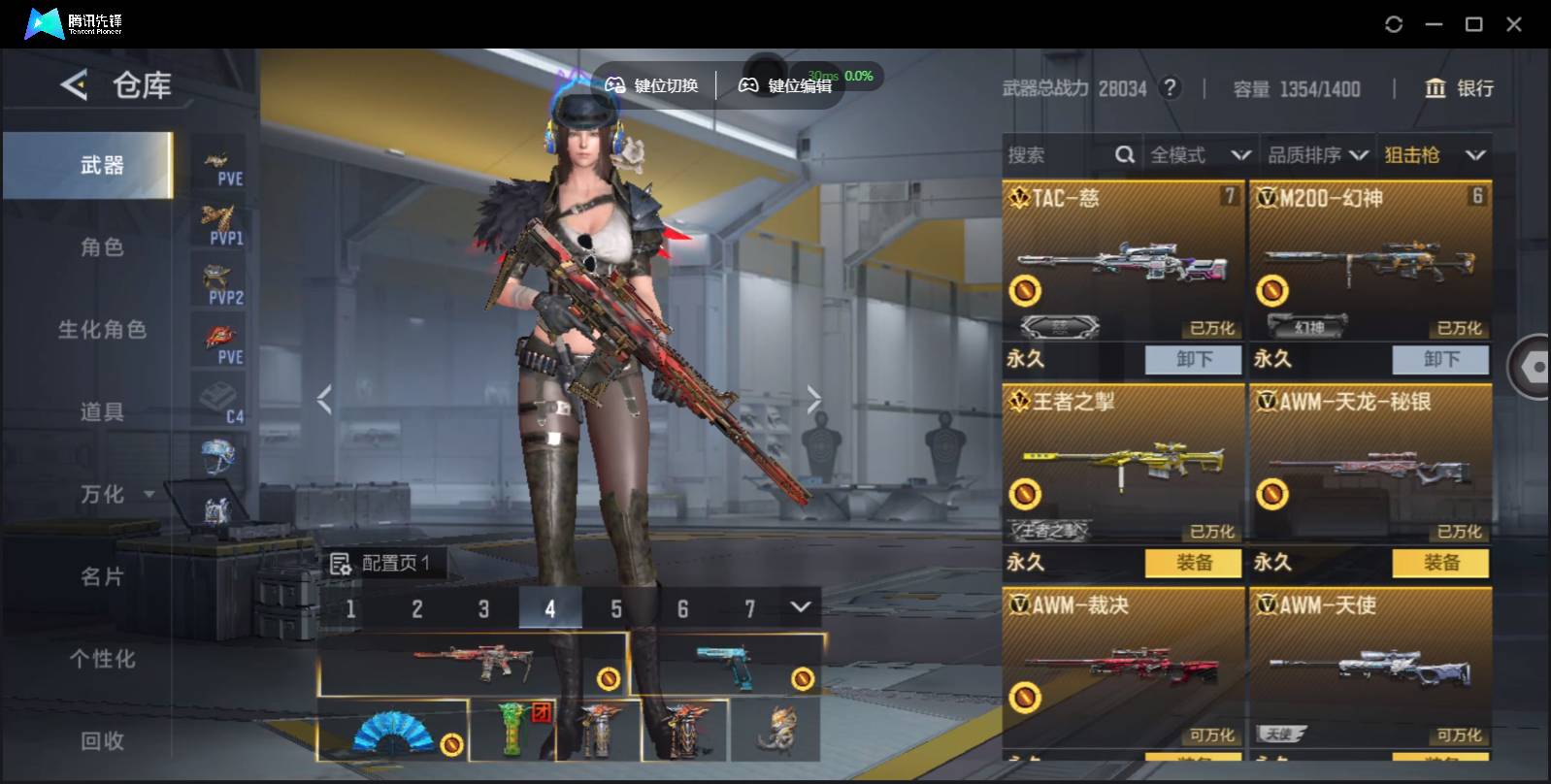Unequip the TAC-慈 sniper rifle
This screenshot has width=1551, height=784.
1193,359
